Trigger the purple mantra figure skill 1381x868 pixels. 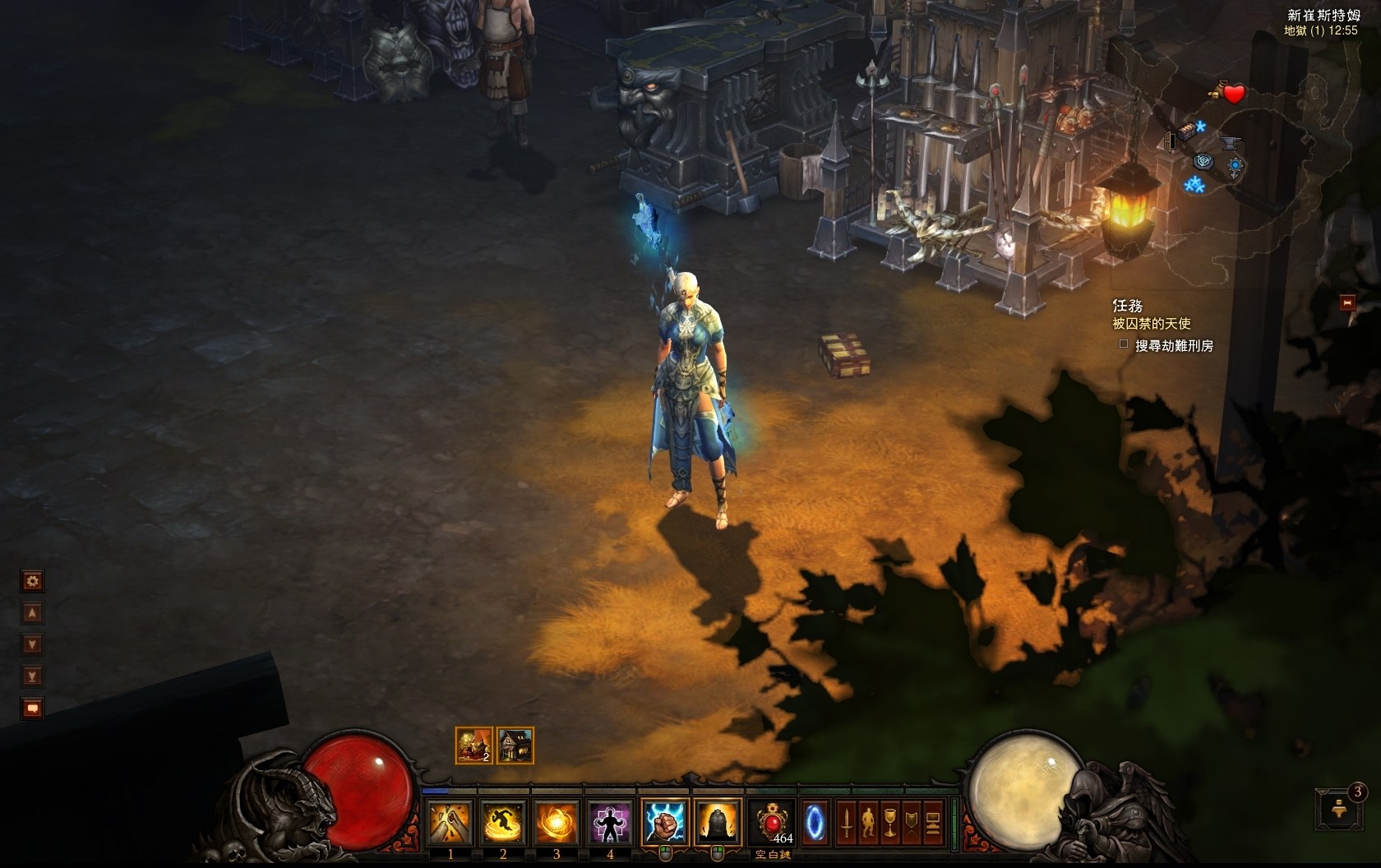[609, 821]
